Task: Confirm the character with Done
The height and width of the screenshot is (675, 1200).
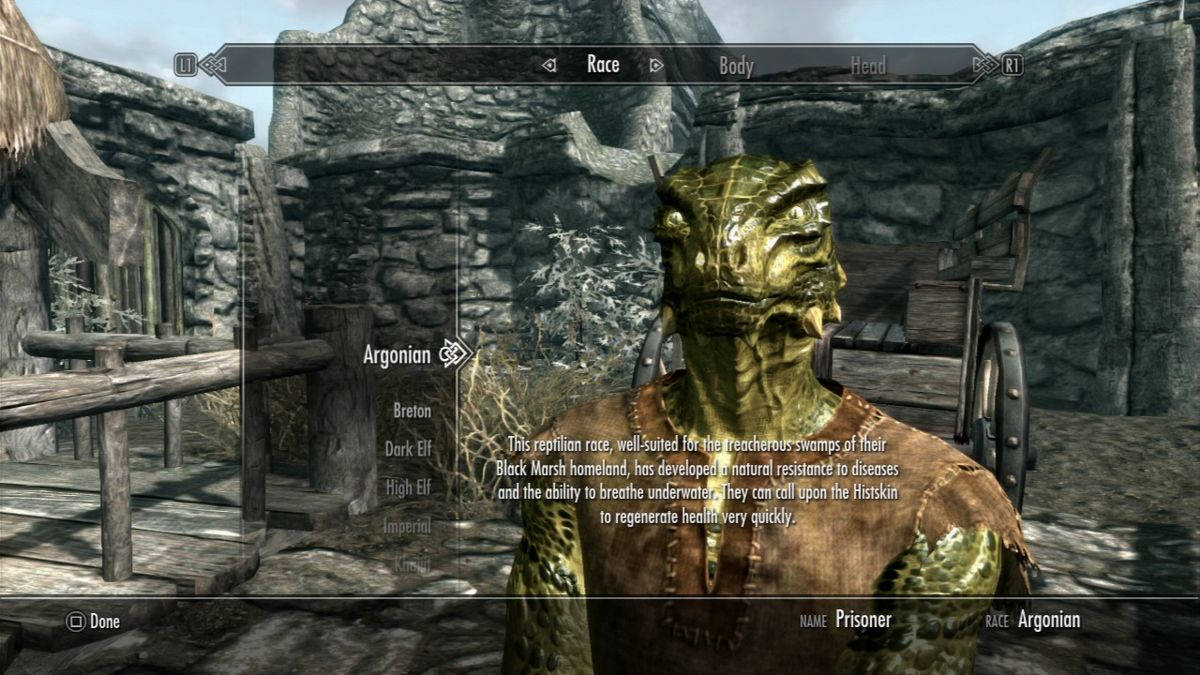Action: click(93, 621)
